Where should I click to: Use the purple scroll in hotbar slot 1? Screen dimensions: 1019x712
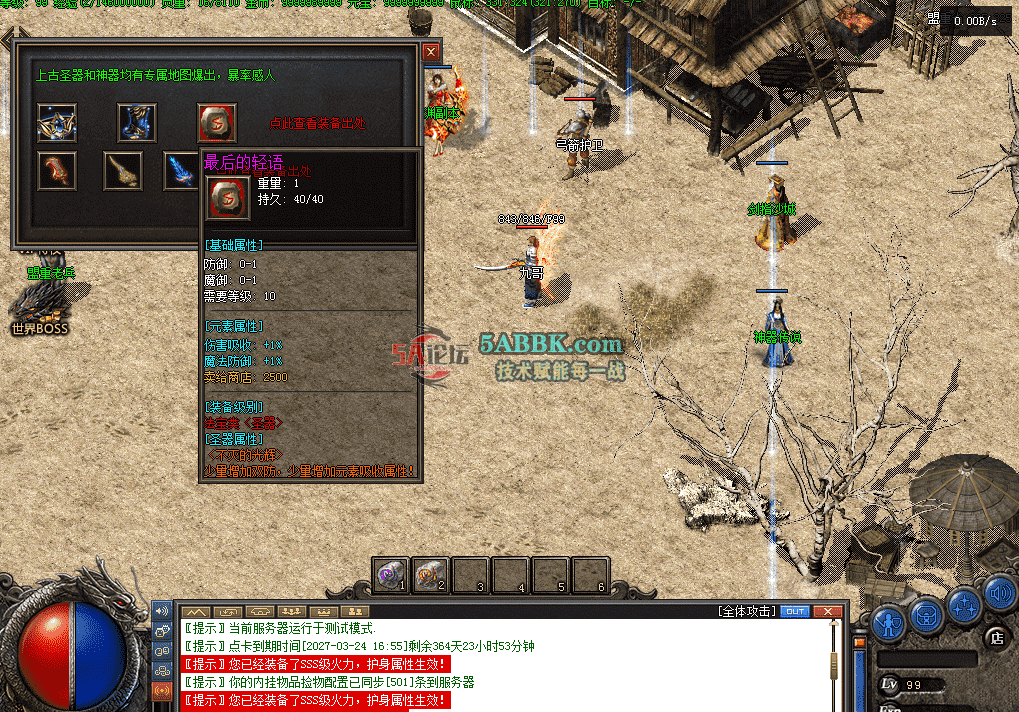[391, 575]
